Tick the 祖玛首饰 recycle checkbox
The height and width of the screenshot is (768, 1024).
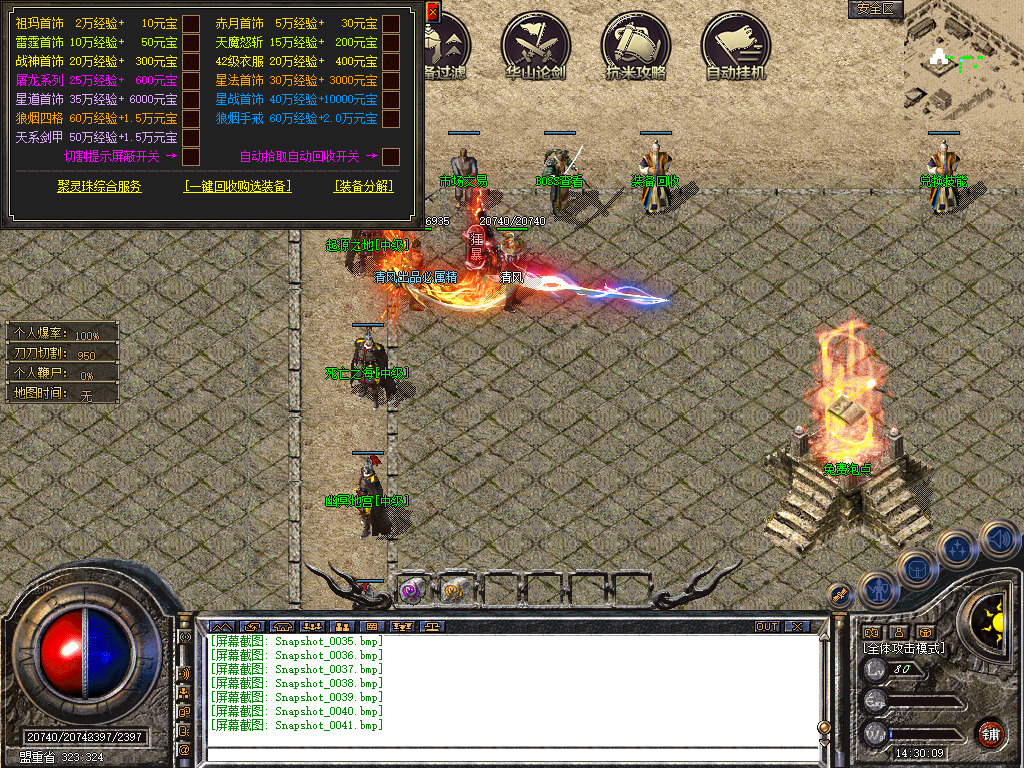click(191, 24)
